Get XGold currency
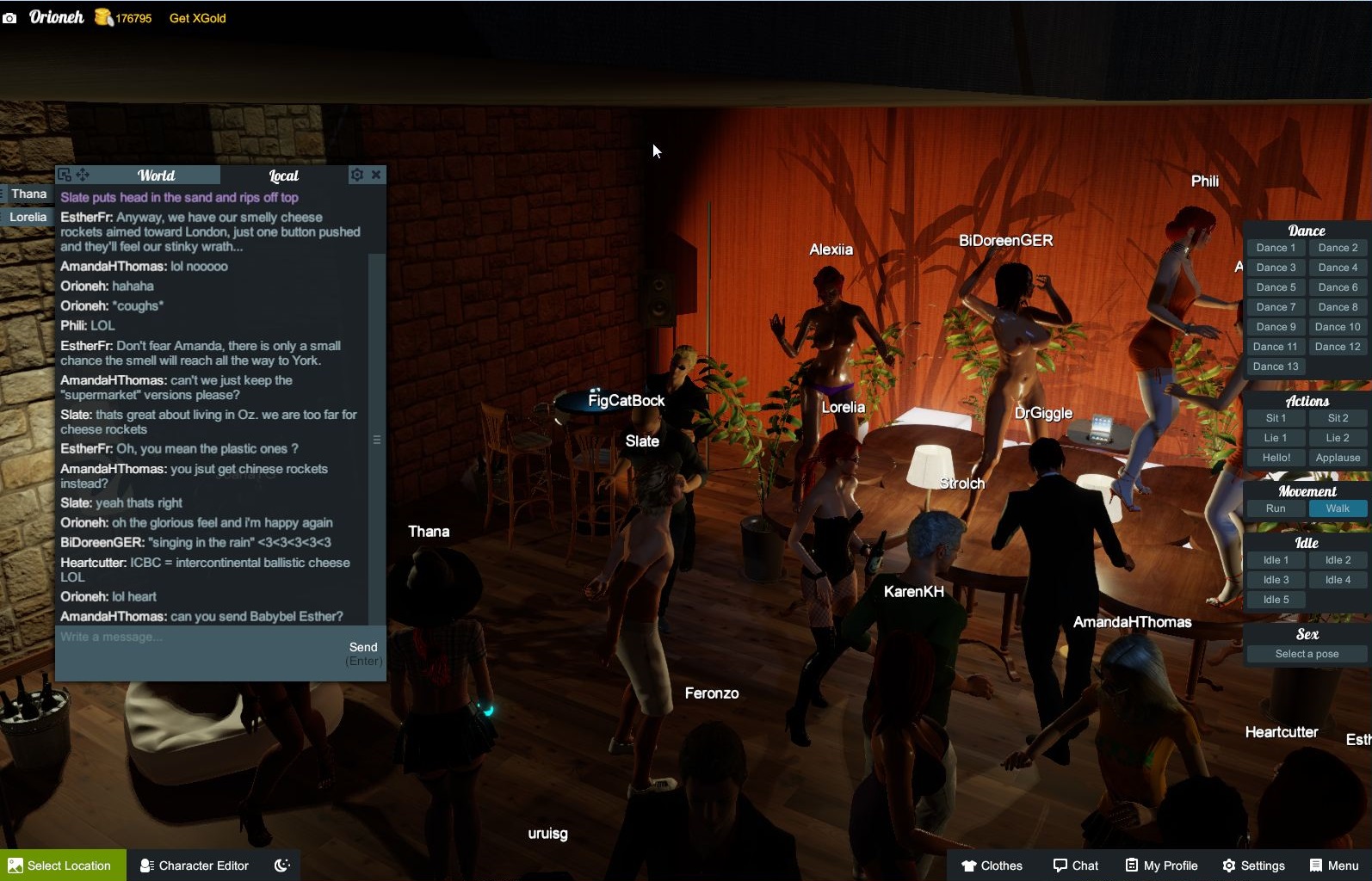 click(197, 18)
